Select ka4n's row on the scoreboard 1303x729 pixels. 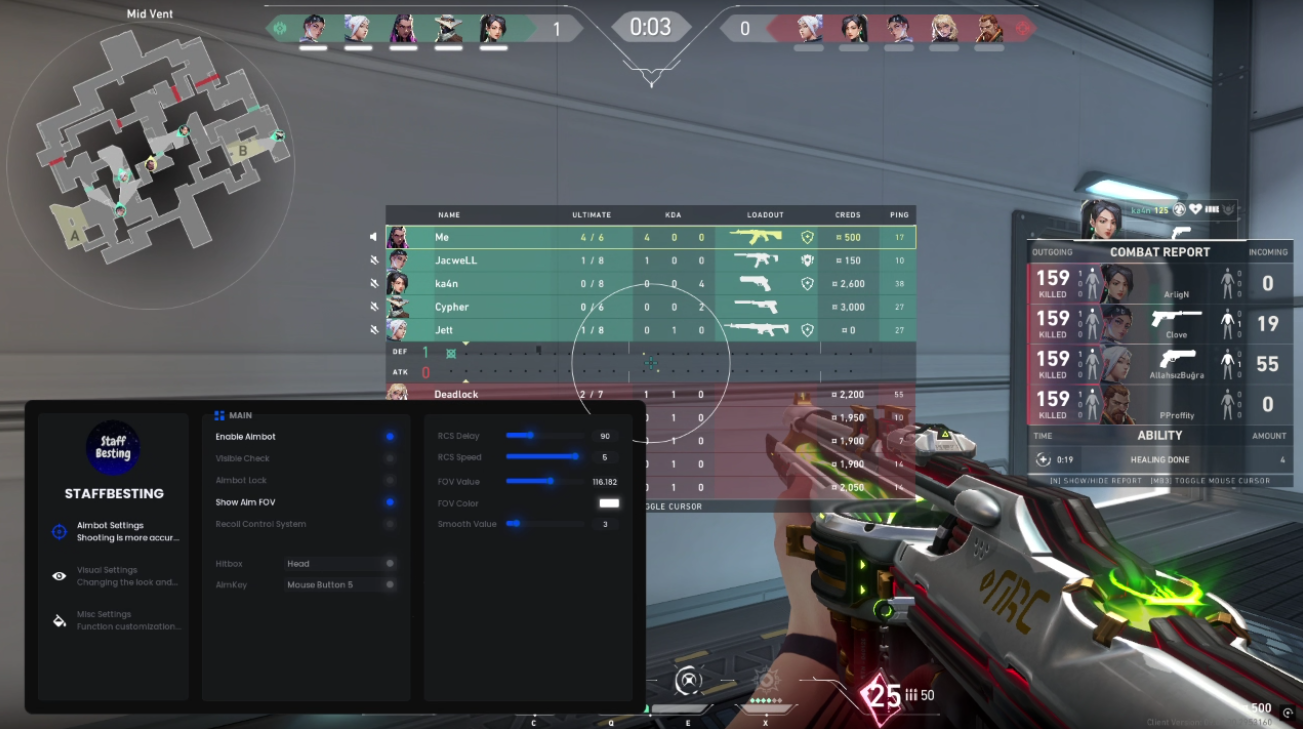pyautogui.click(x=650, y=284)
